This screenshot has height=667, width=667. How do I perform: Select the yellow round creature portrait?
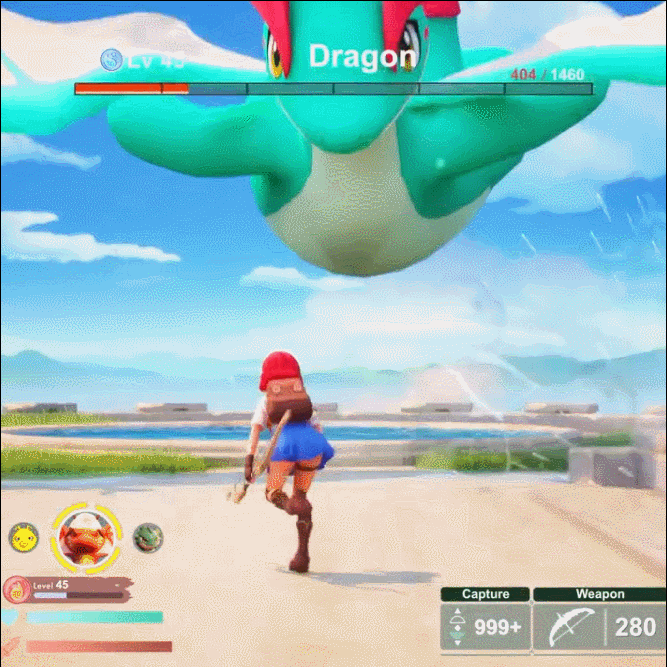click(21, 538)
